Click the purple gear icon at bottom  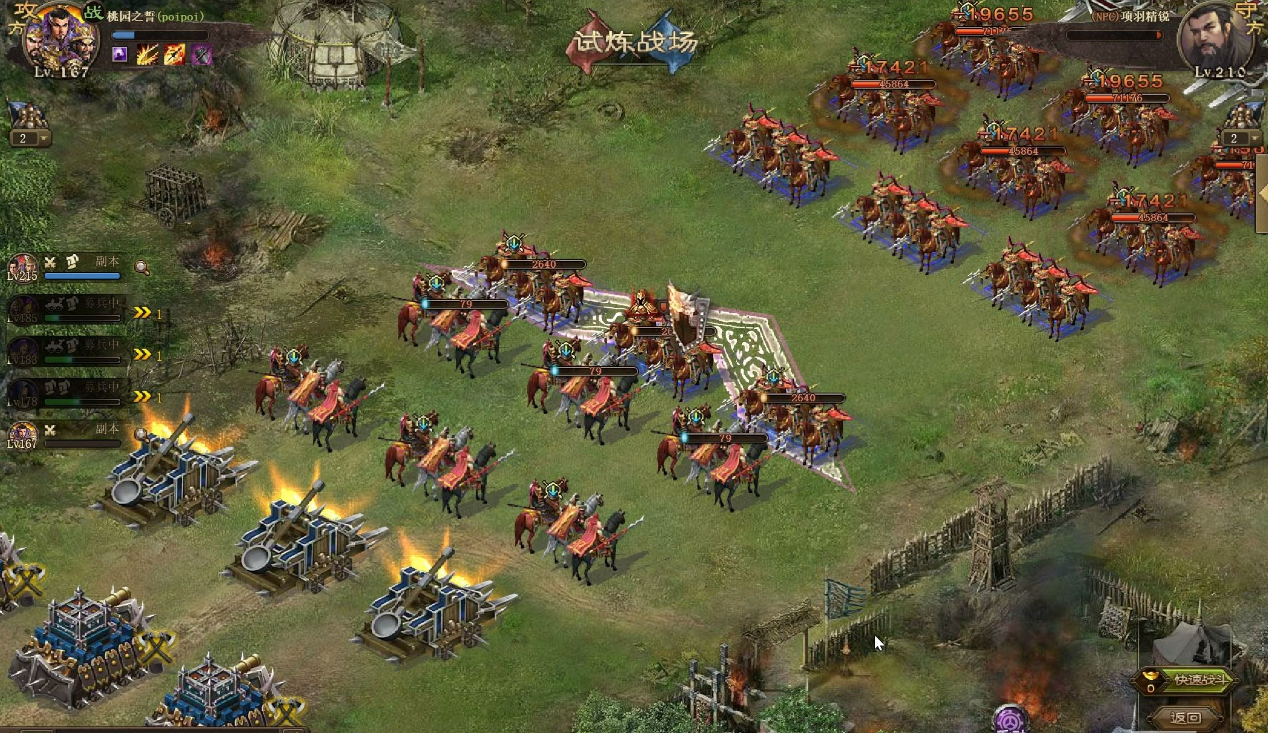1010,719
